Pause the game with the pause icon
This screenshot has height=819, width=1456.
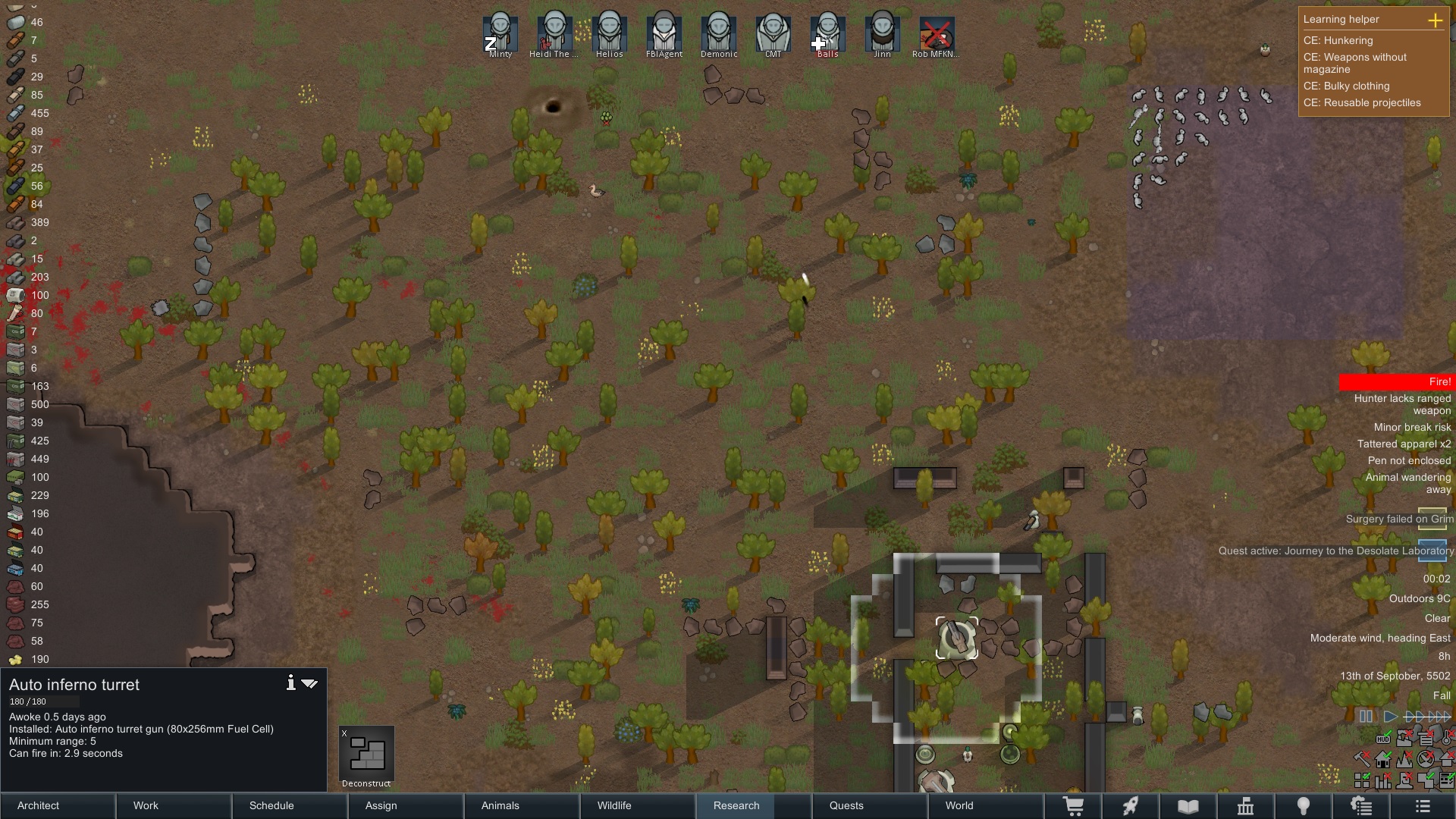(1366, 716)
